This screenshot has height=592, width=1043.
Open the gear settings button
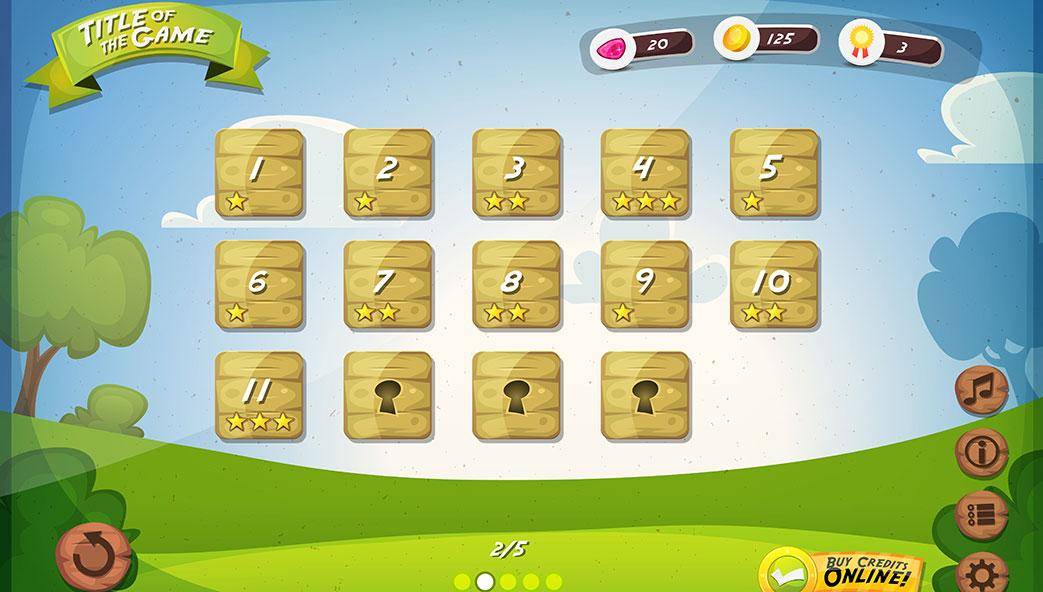point(981,574)
